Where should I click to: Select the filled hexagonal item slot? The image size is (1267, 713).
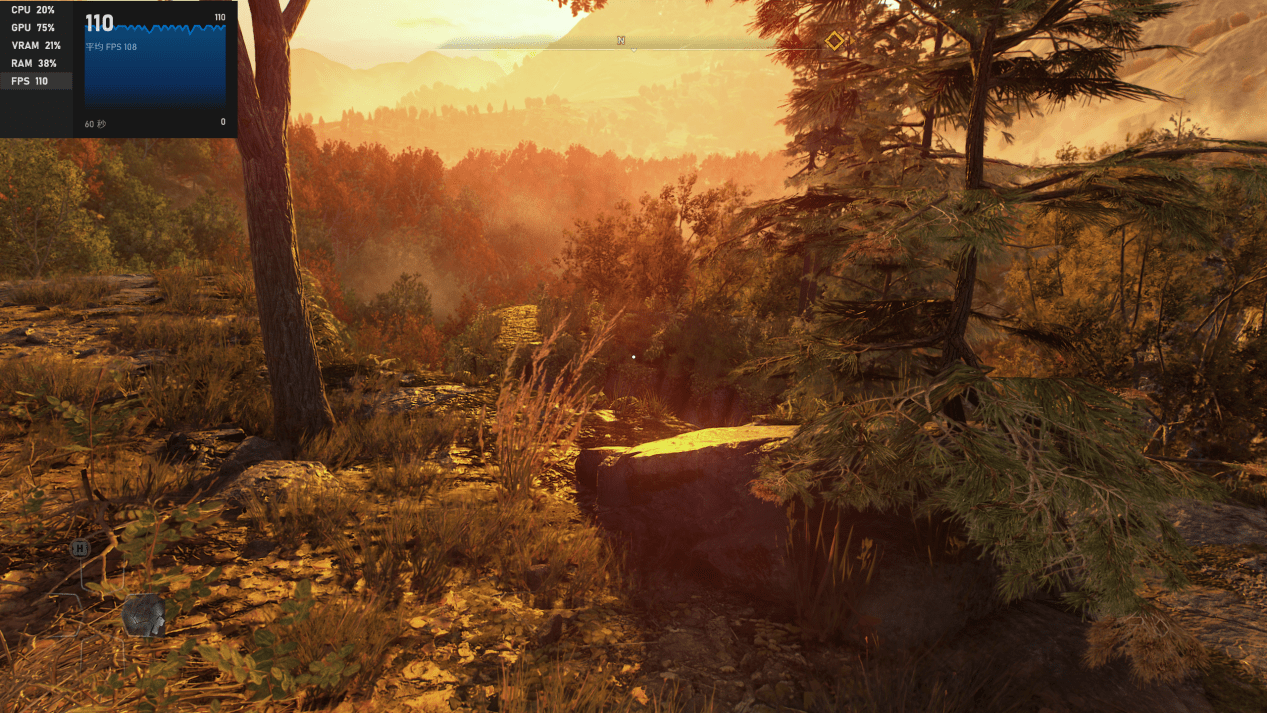tap(144, 615)
